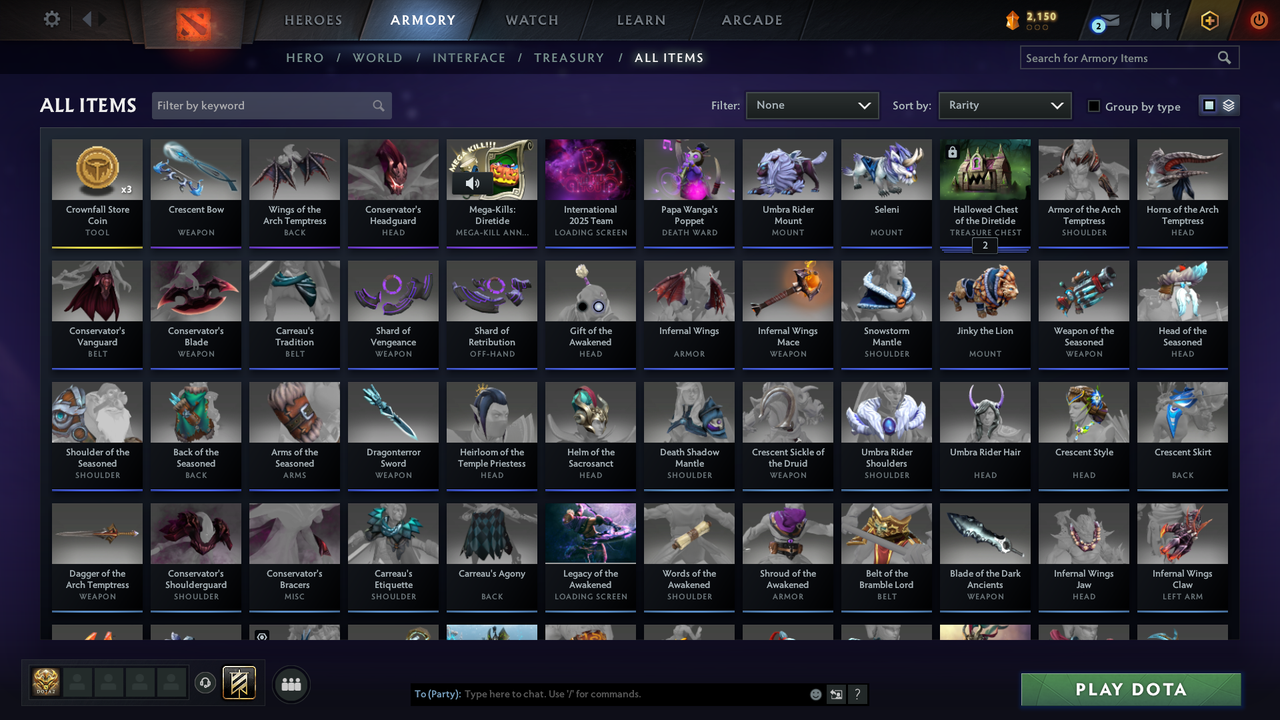Image resolution: width=1280 pixels, height=720 pixels.
Task: Open notifications via the envelope icon
Action: (1110, 20)
